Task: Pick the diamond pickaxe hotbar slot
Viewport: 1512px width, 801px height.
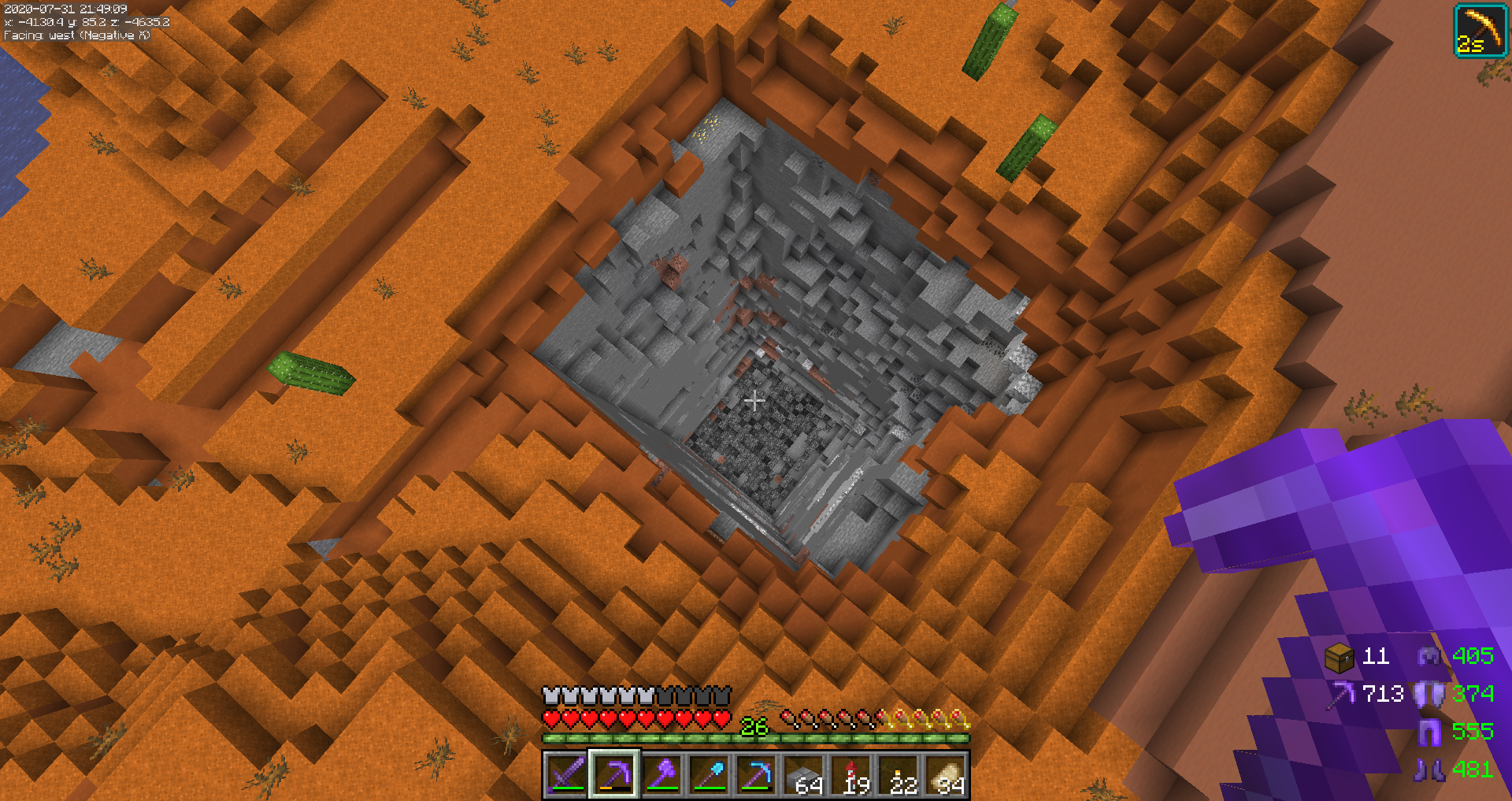Action: [756, 774]
